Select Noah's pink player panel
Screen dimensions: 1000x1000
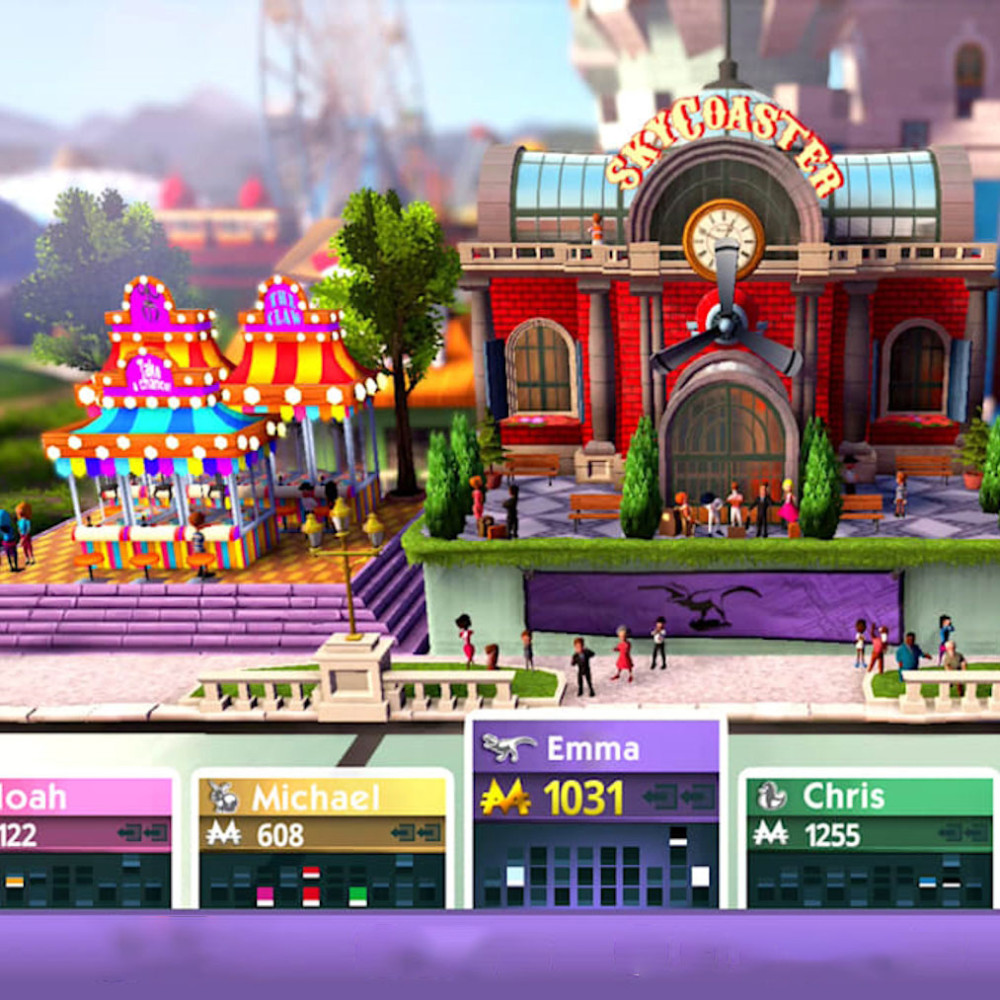coord(85,797)
